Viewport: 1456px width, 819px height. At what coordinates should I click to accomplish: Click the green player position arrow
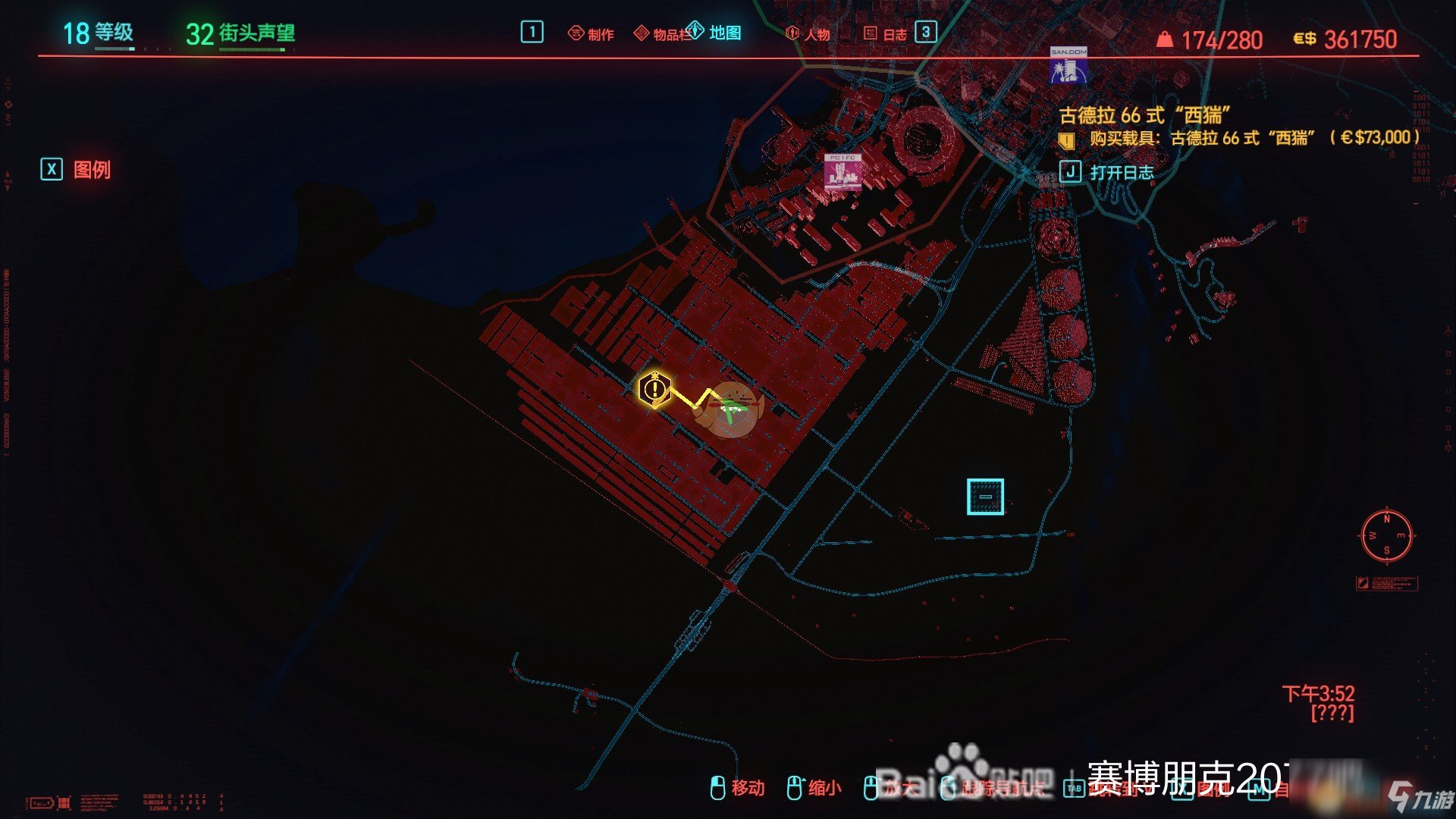(731, 410)
